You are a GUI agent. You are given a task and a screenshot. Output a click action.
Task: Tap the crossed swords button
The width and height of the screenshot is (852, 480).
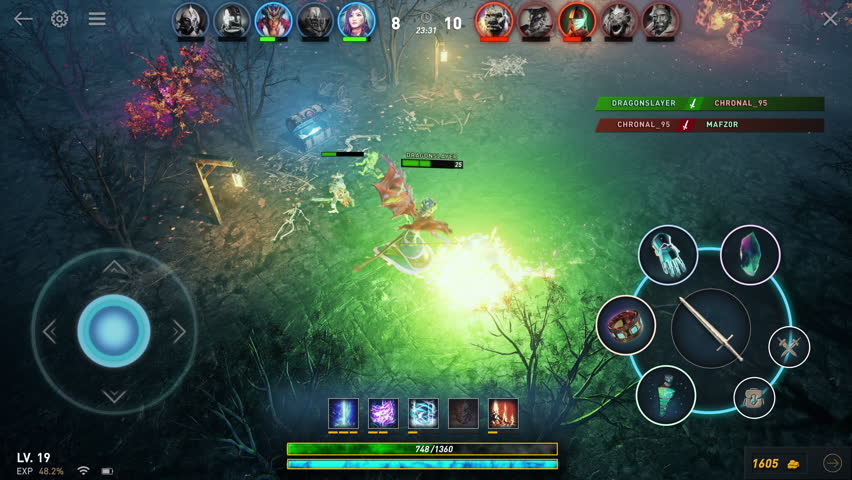point(789,346)
